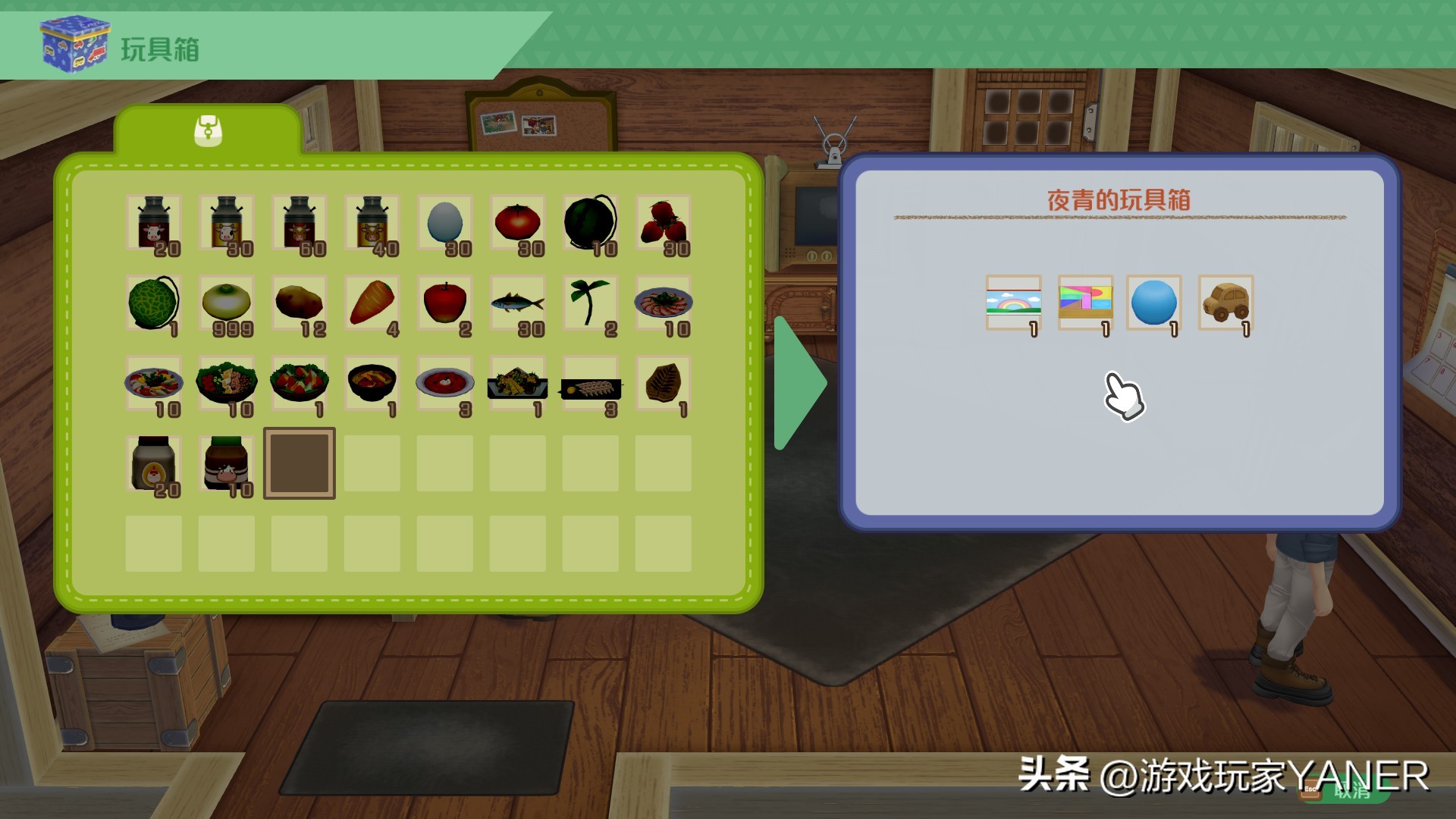Screen dimensions: 1456x819
Task: Select the apple item
Action: pos(444,303)
